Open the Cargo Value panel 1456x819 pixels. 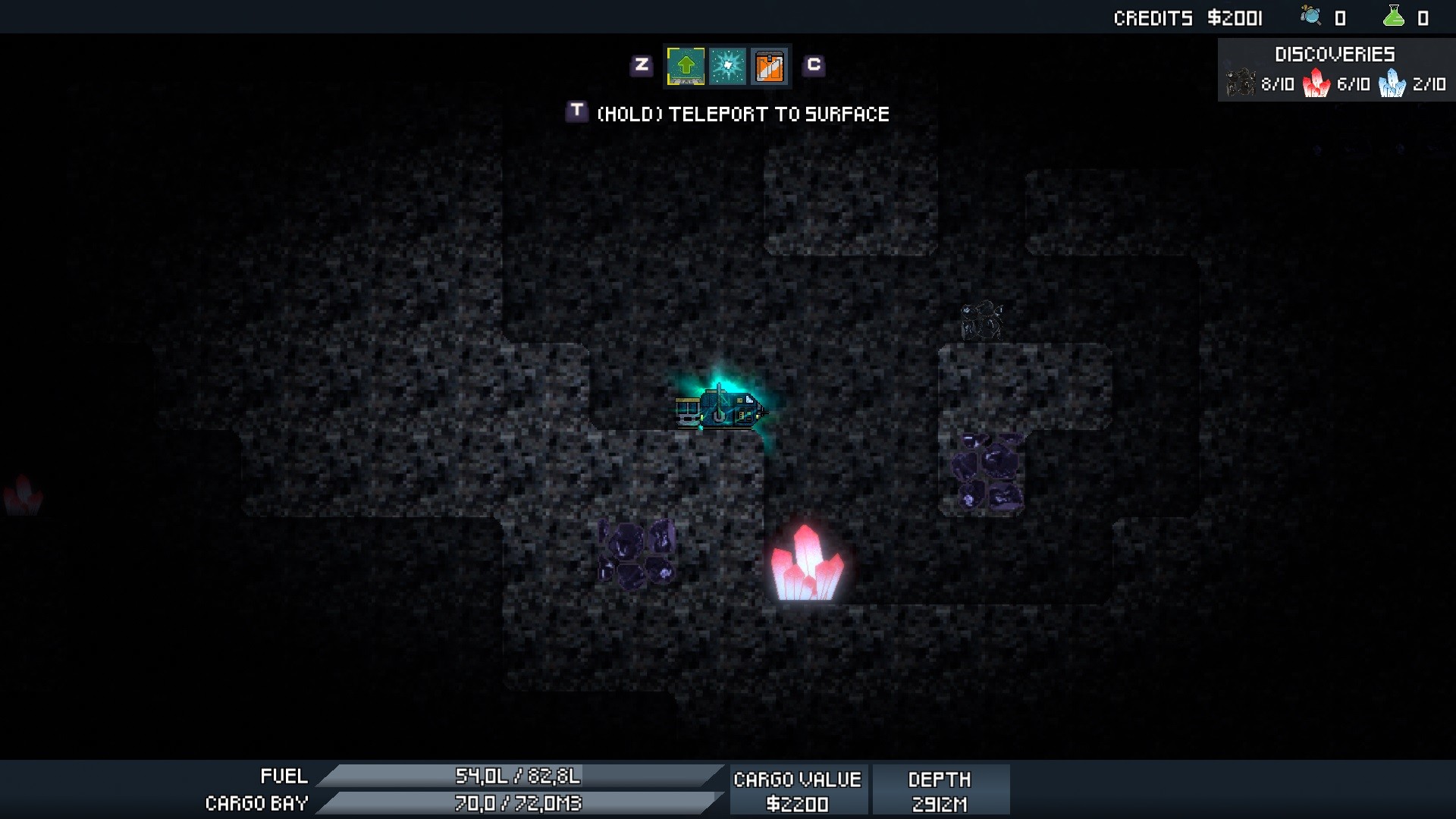(x=798, y=789)
